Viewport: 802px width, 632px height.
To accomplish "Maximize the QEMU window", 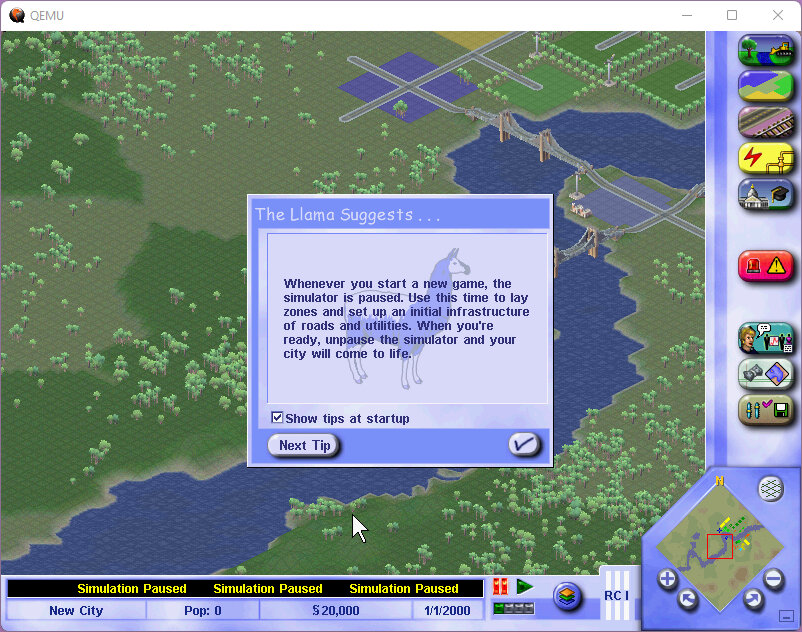I will coord(732,15).
